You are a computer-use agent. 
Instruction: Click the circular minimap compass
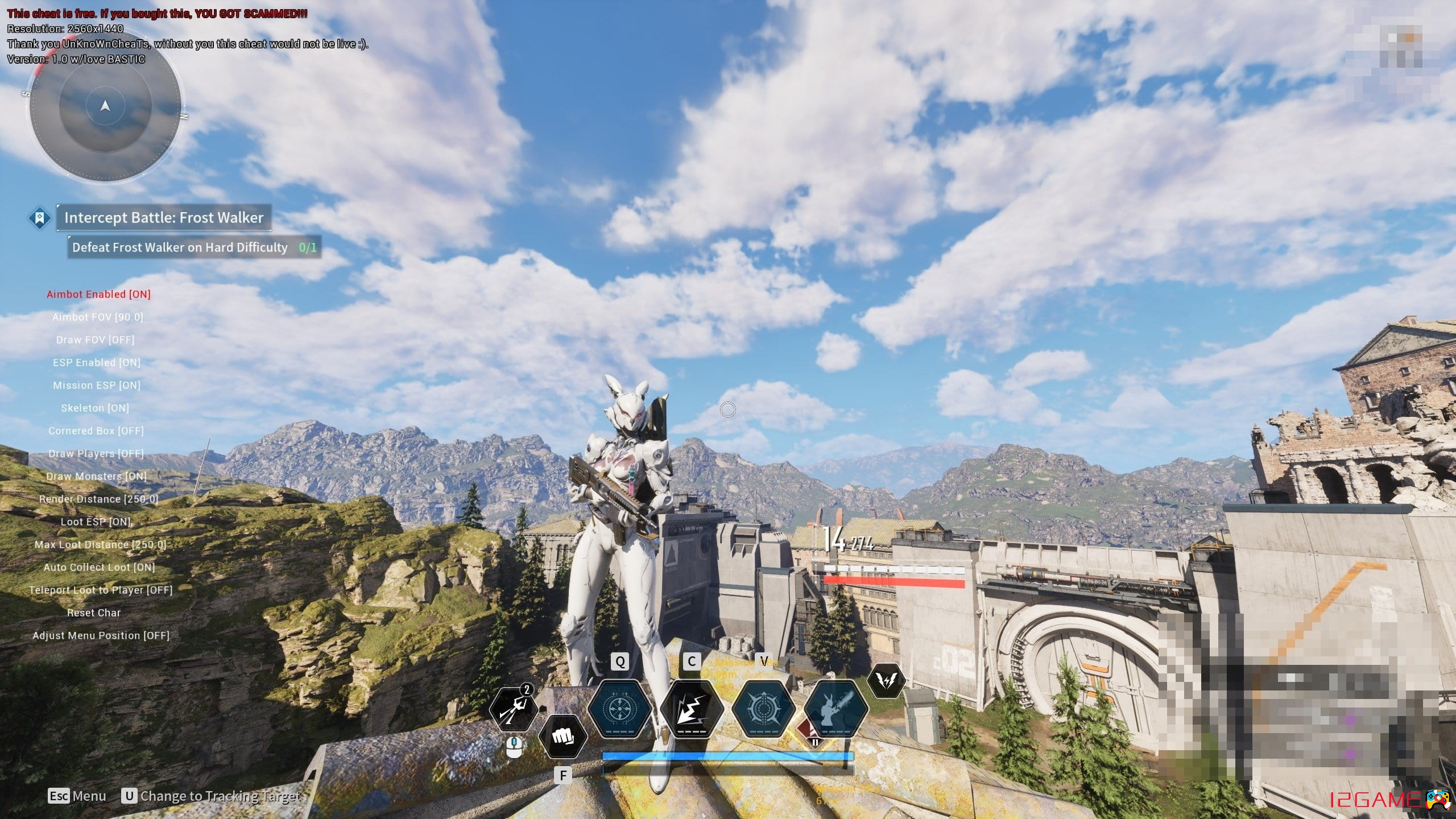tap(105, 107)
